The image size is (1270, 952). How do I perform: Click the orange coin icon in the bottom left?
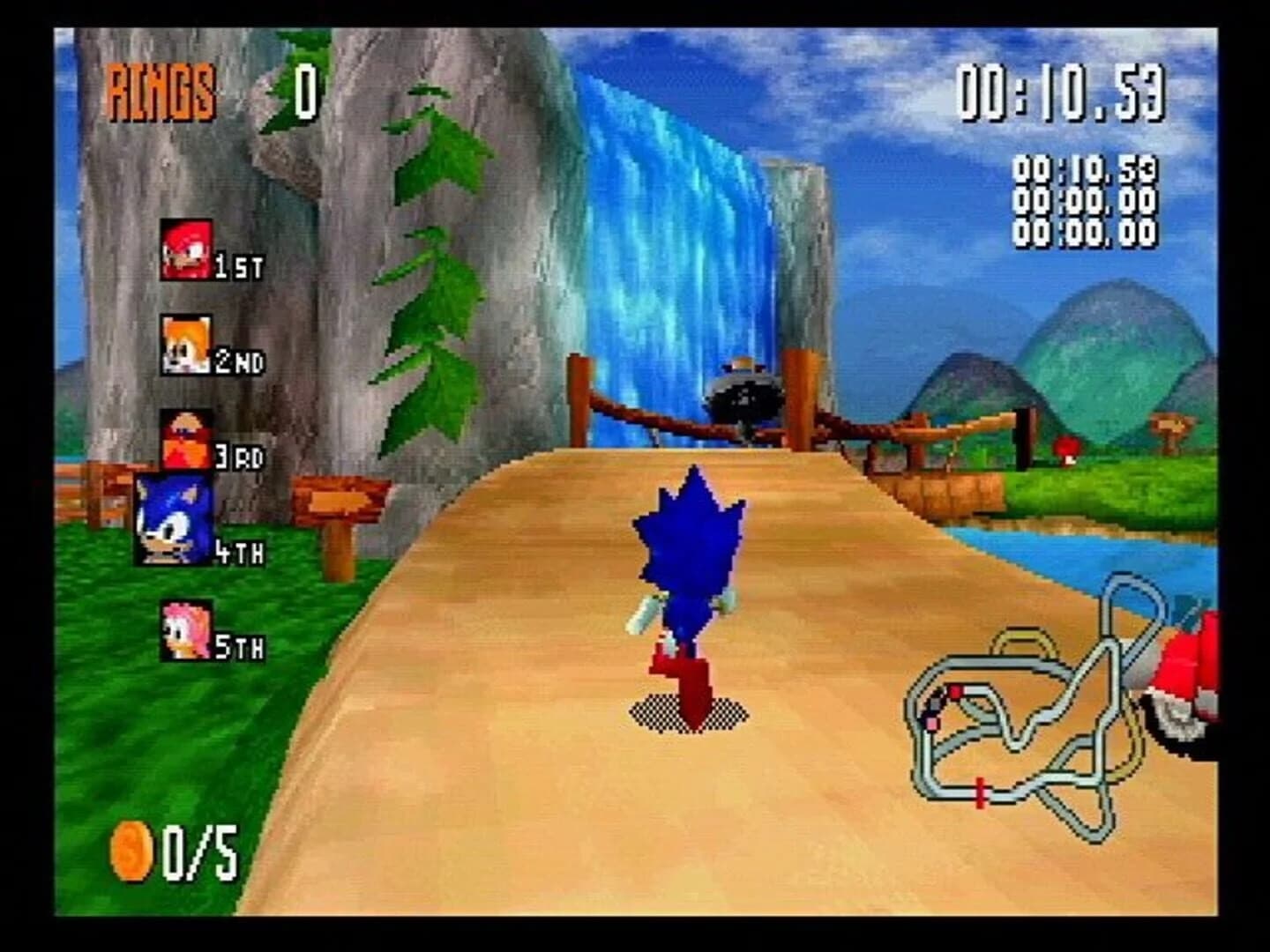click(133, 851)
